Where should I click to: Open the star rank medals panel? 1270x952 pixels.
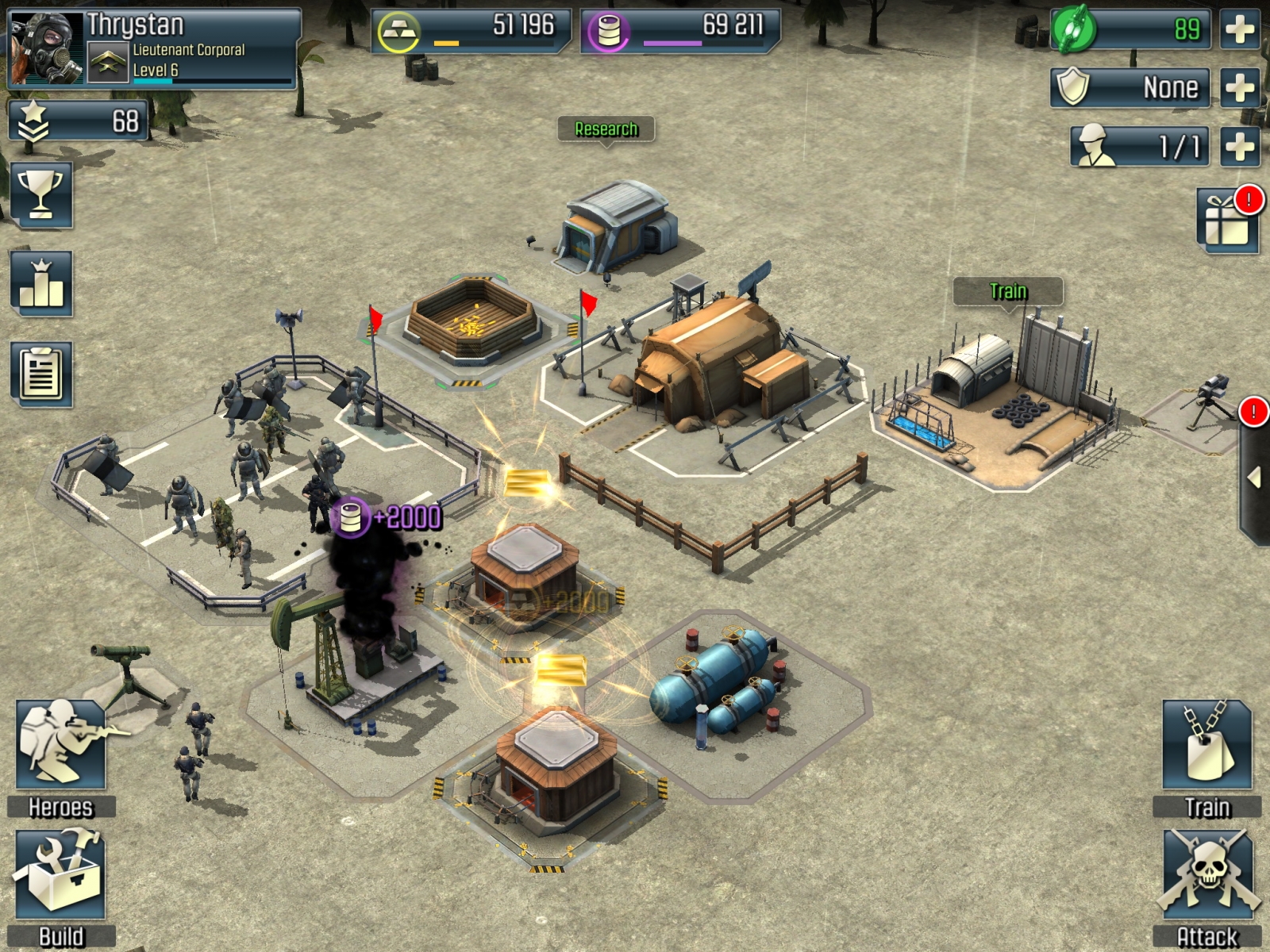[78, 121]
